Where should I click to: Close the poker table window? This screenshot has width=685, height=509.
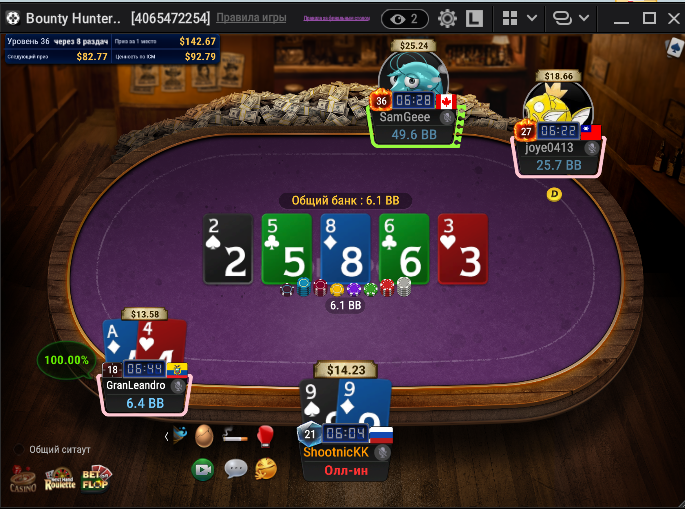pos(671,18)
